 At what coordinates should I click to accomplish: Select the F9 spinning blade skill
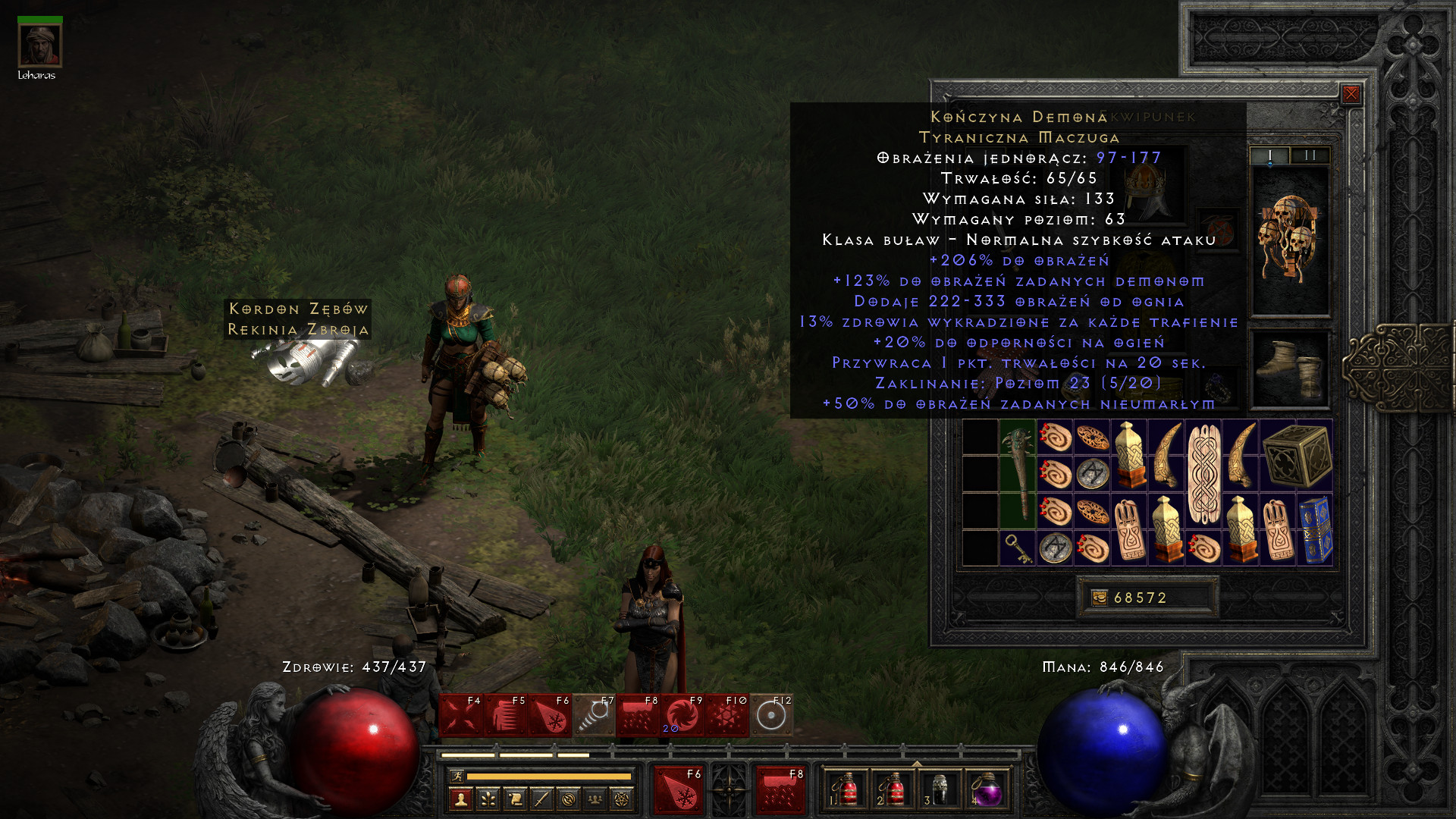tap(681, 715)
